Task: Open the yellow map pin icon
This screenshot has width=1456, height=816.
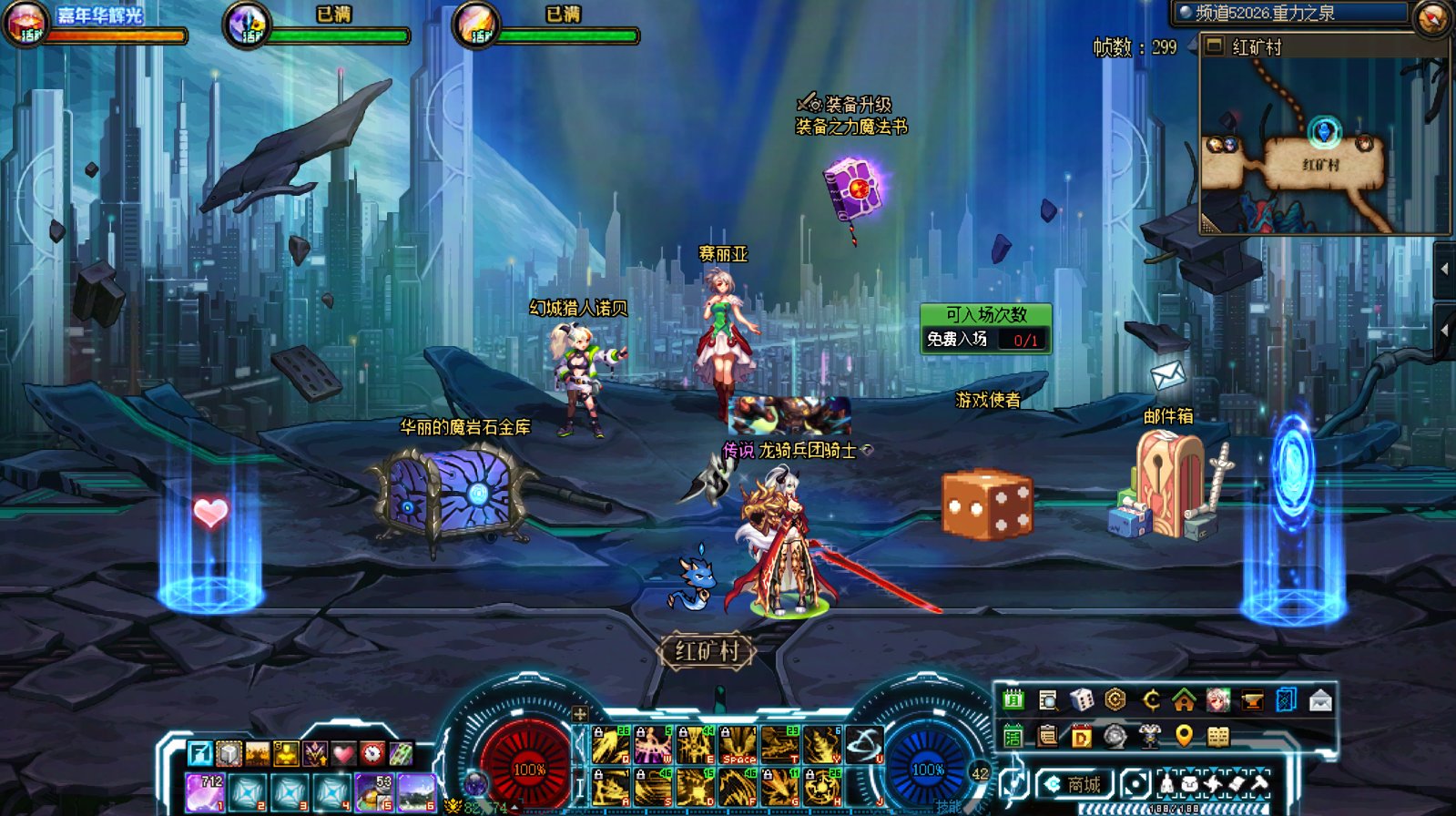Action: (x=1184, y=736)
